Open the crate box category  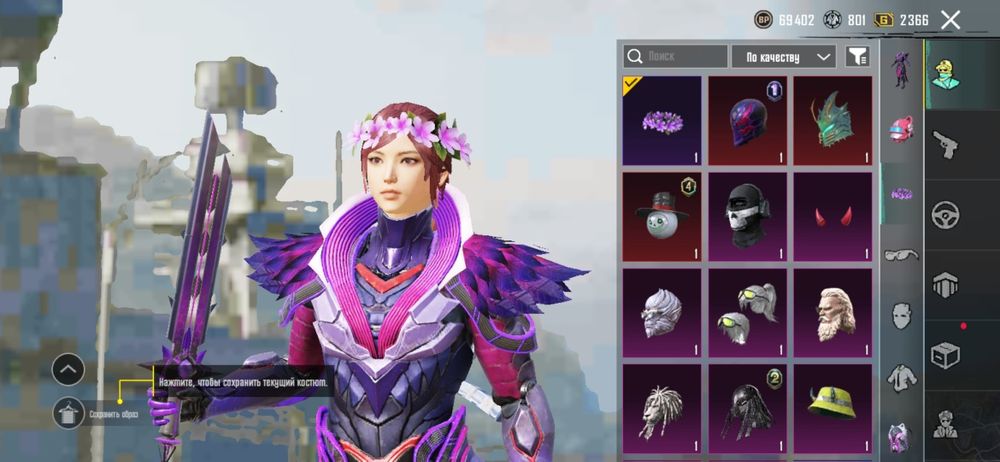pyautogui.click(x=945, y=354)
